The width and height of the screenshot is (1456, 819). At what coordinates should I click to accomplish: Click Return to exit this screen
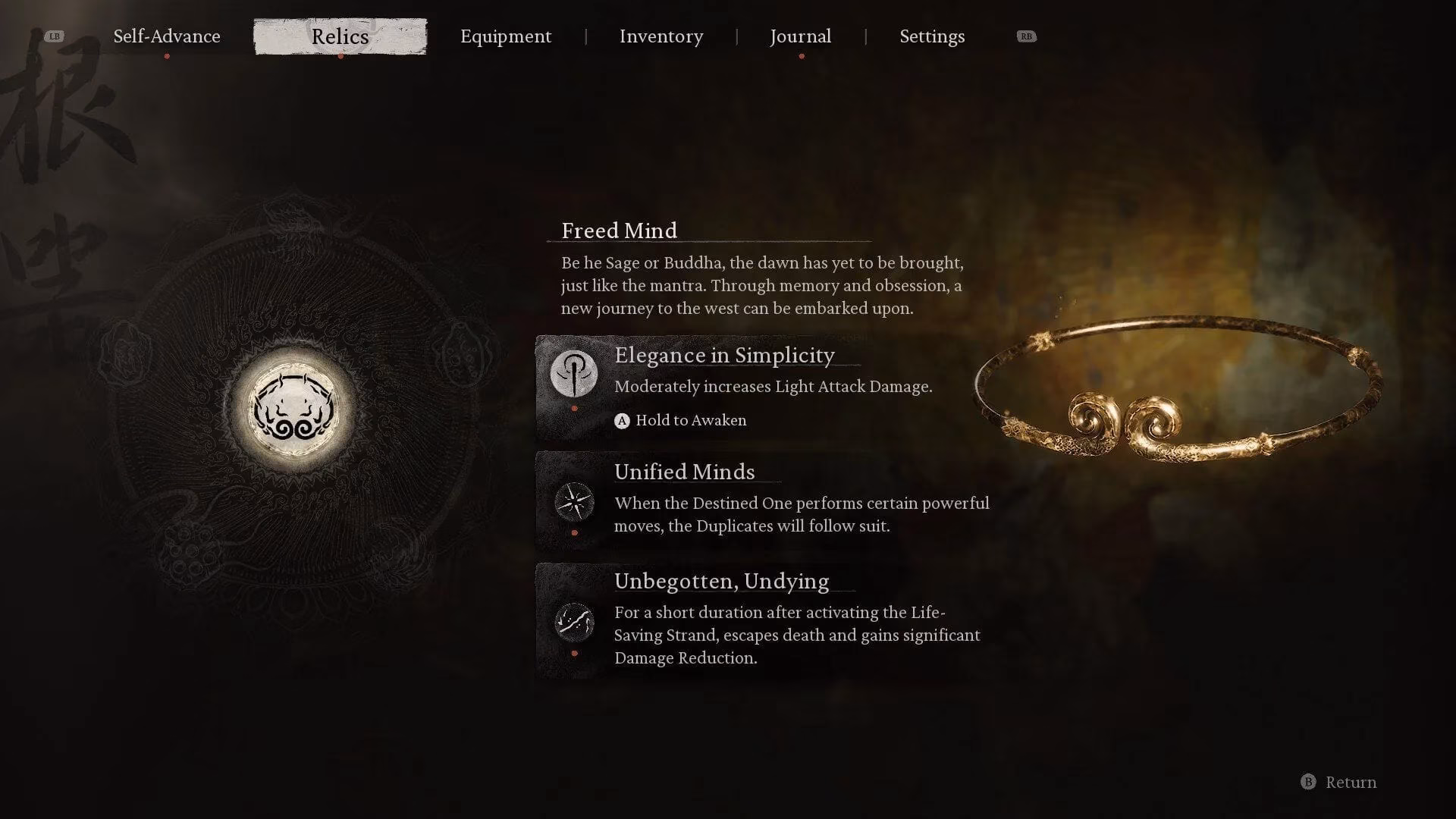click(1350, 782)
